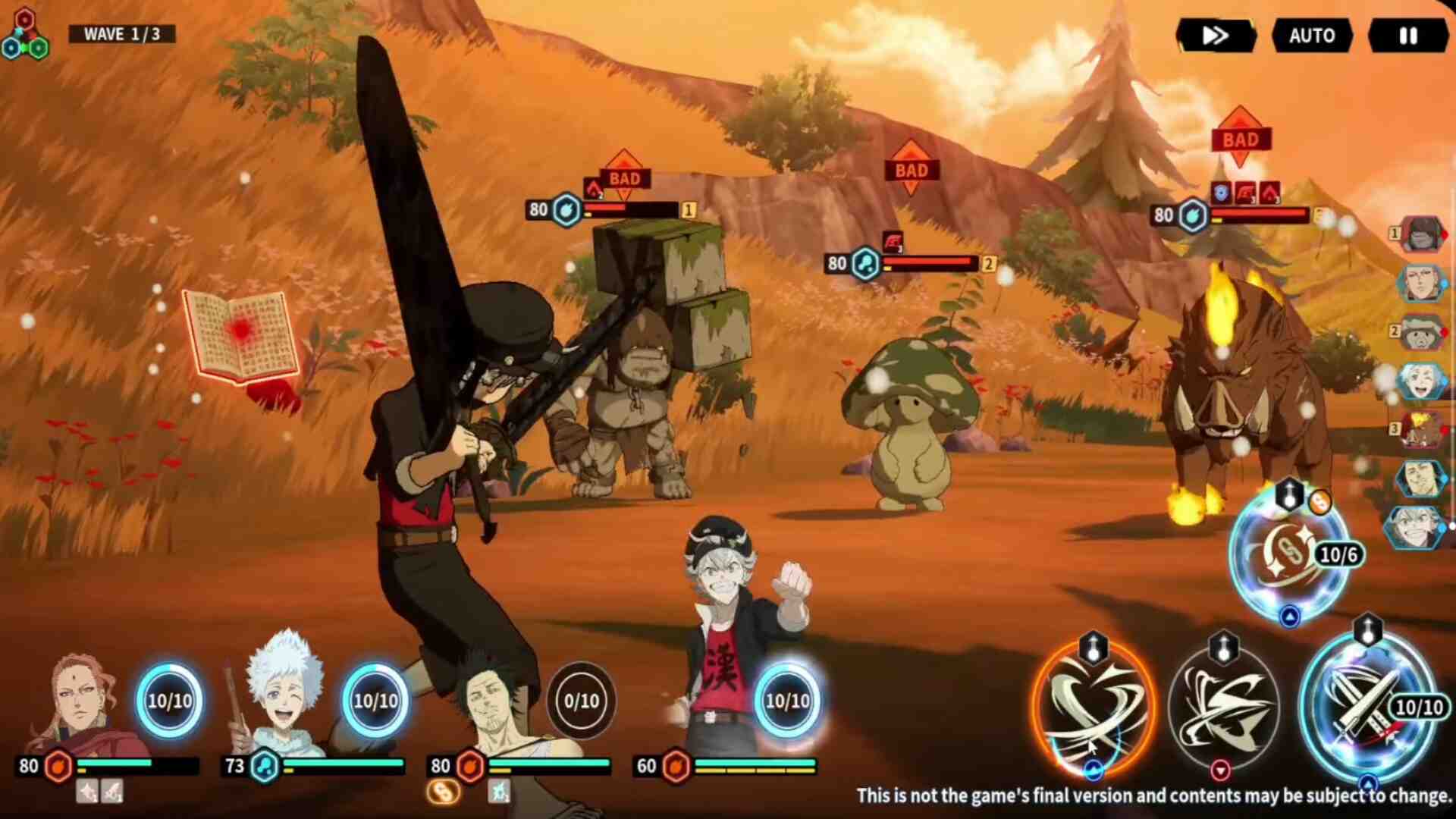The image size is (1456, 819).
Task: Open the elemental affinity triangle icon
Action: tap(25, 36)
